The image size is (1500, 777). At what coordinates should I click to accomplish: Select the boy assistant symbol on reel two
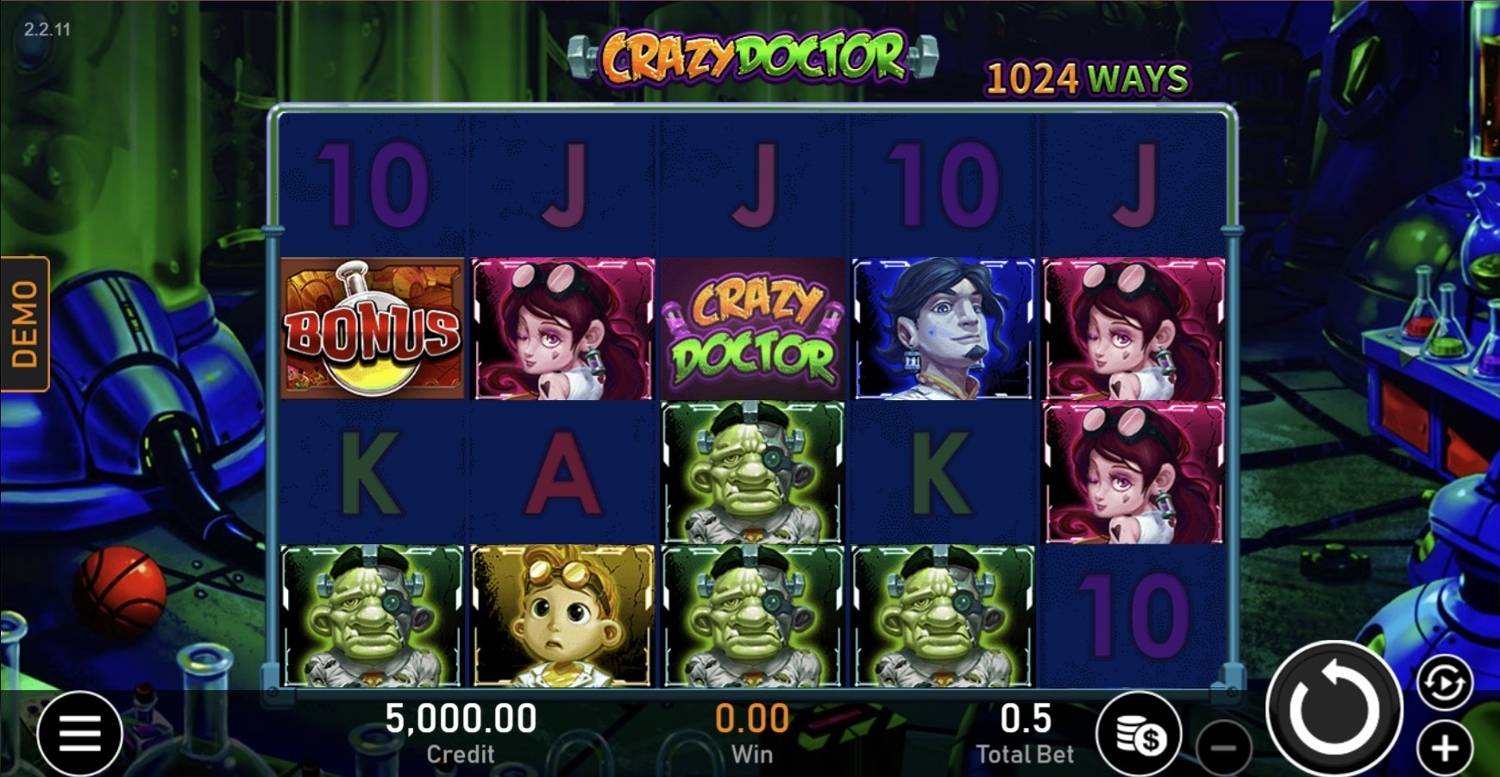pyautogui.click(x=560, y=615)
